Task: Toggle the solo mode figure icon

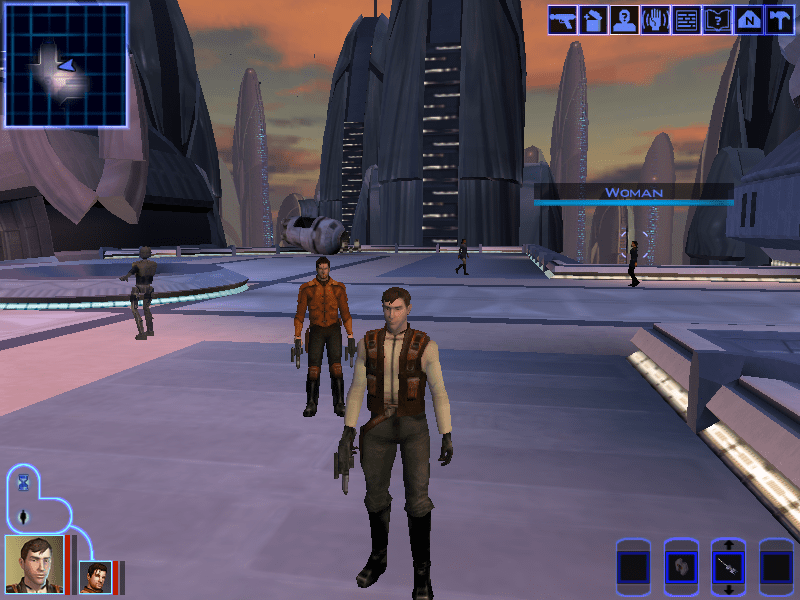Action: click(x=24, y=517)
